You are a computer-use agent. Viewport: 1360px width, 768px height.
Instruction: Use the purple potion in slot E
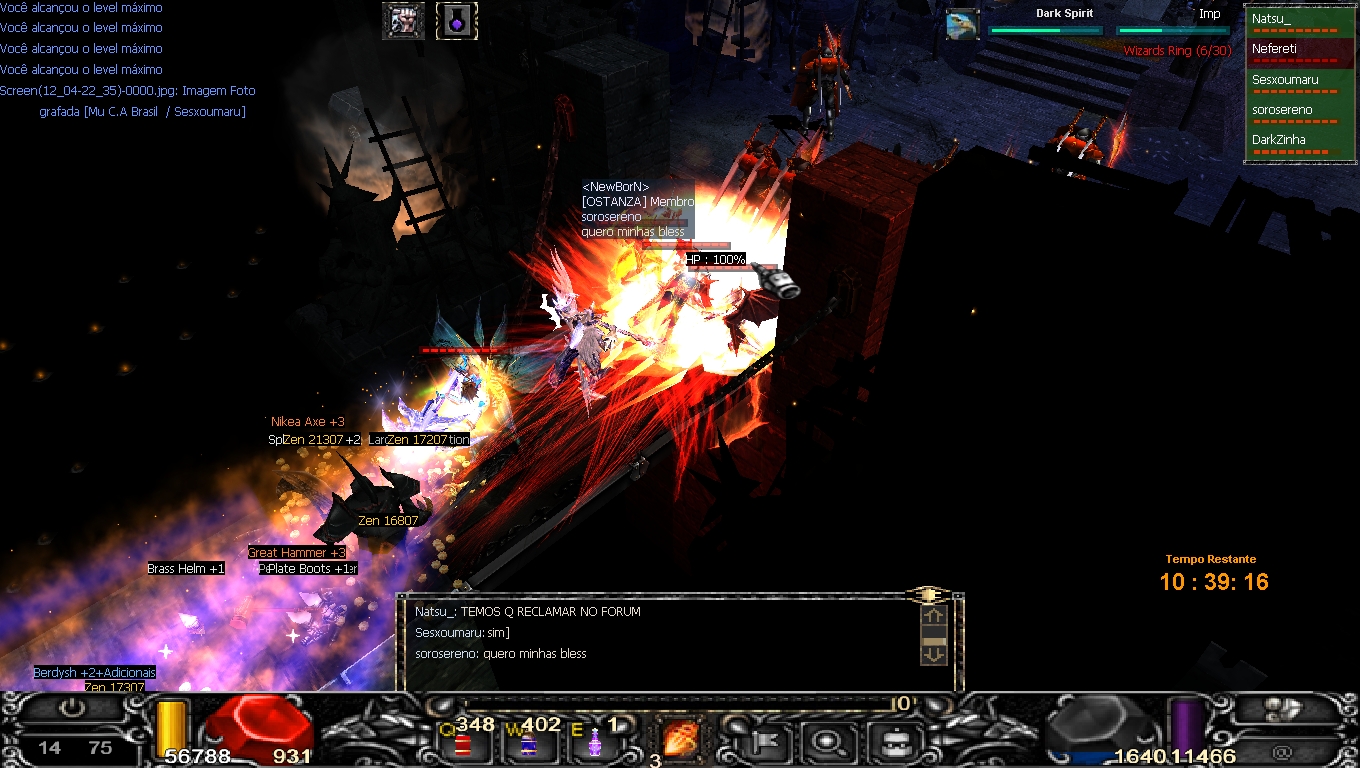595,743
